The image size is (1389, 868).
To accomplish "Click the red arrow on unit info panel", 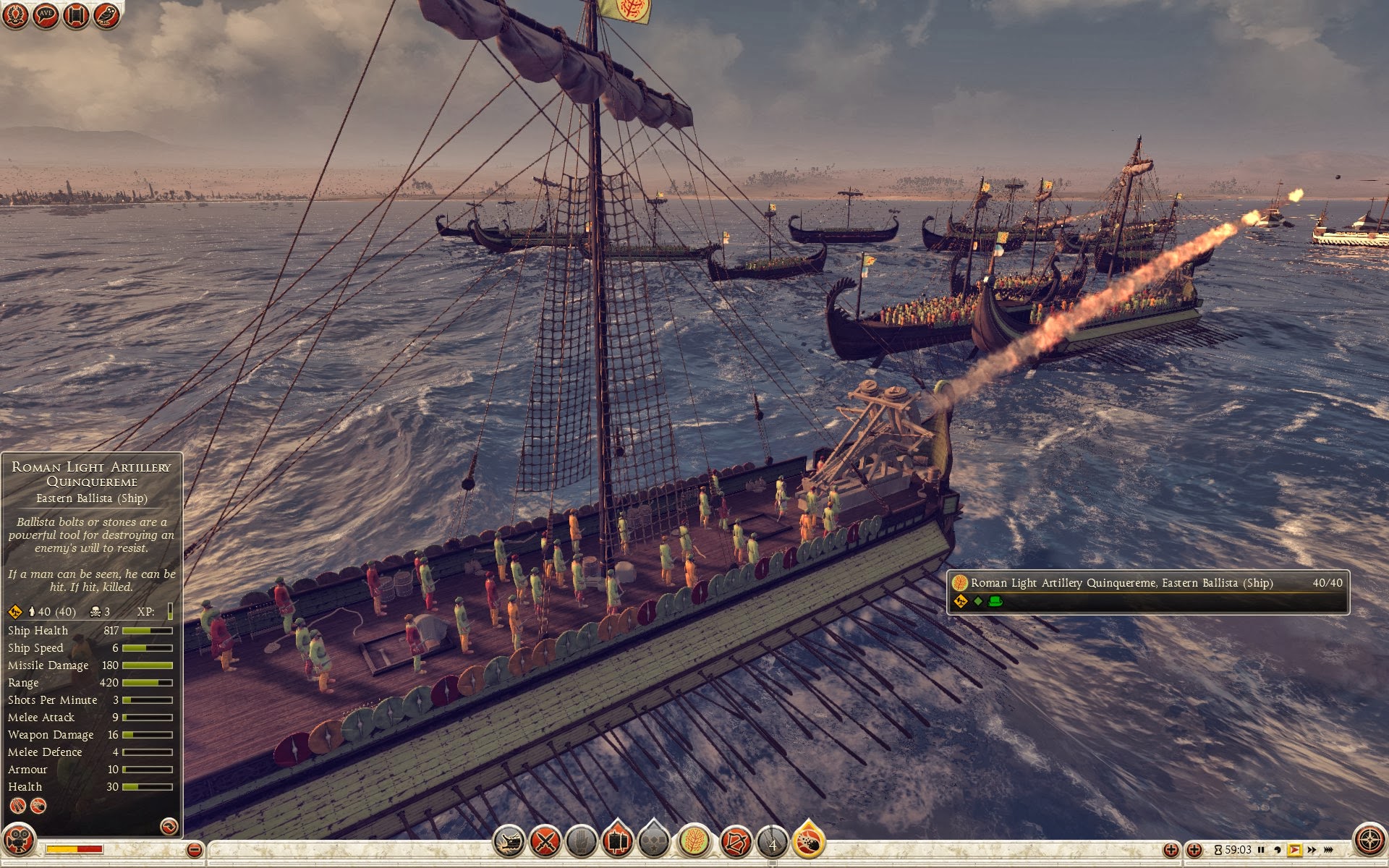I will tap(169, 826).
